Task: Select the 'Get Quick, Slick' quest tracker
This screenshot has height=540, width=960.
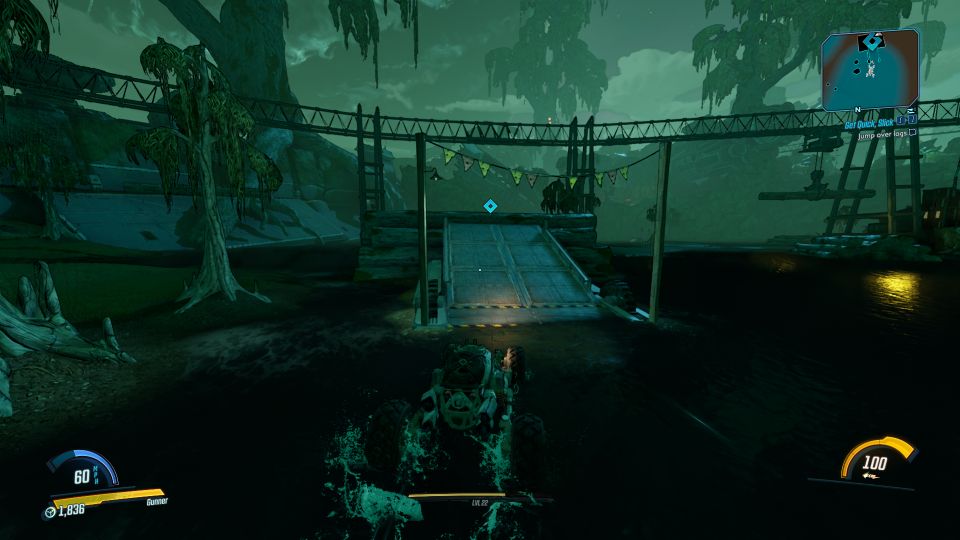Action: click(x=865, y=123)
